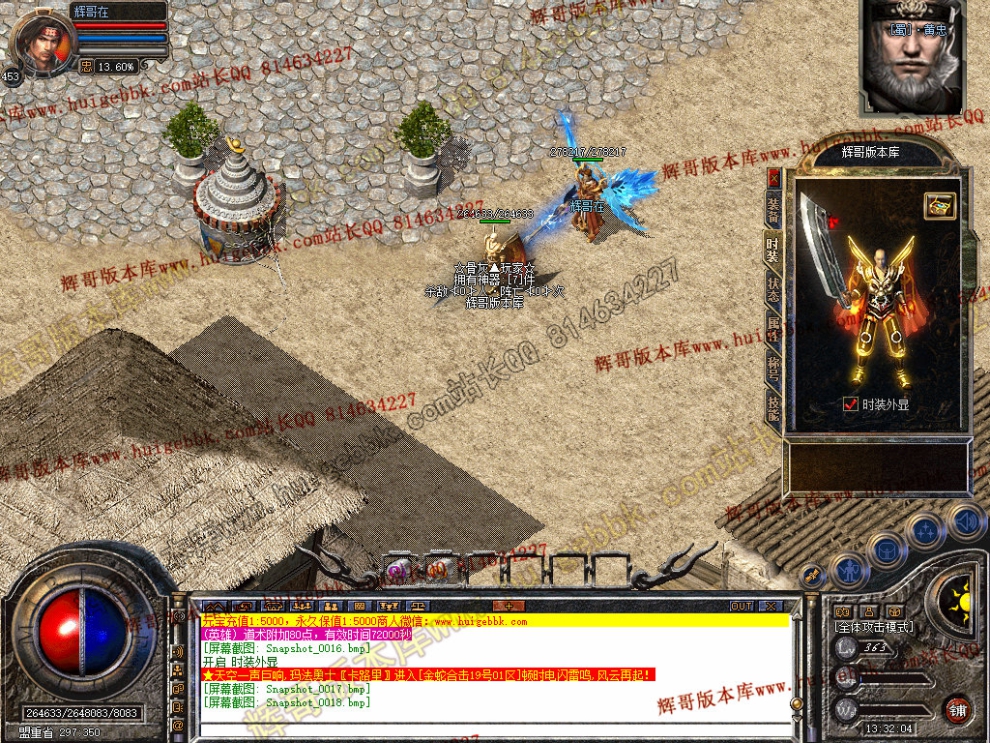This screenshot has width=990, height=743.
Task: Open the sparkle skills round button
Action: click(x=926, y=530)
